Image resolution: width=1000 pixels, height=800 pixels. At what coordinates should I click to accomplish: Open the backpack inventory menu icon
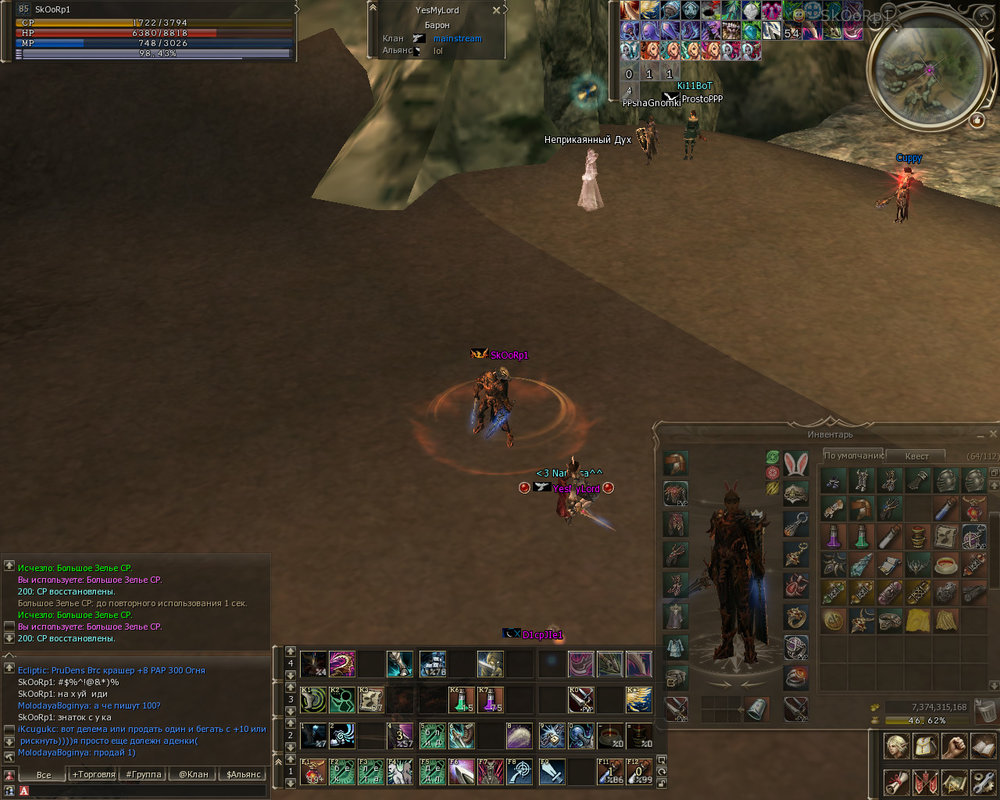click(x=926, y=746)
